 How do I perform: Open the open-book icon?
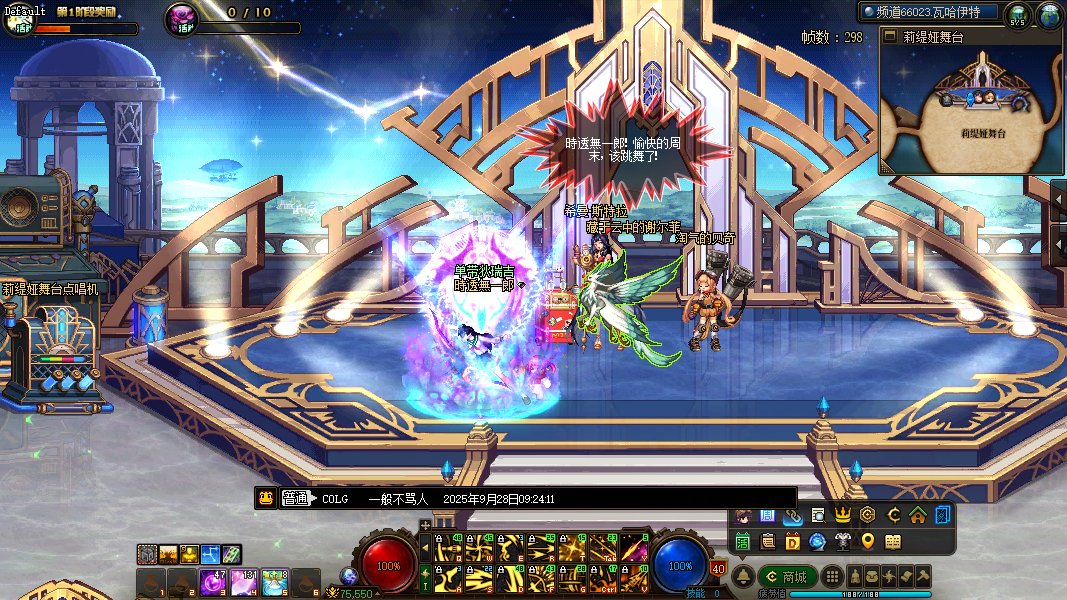892,542
